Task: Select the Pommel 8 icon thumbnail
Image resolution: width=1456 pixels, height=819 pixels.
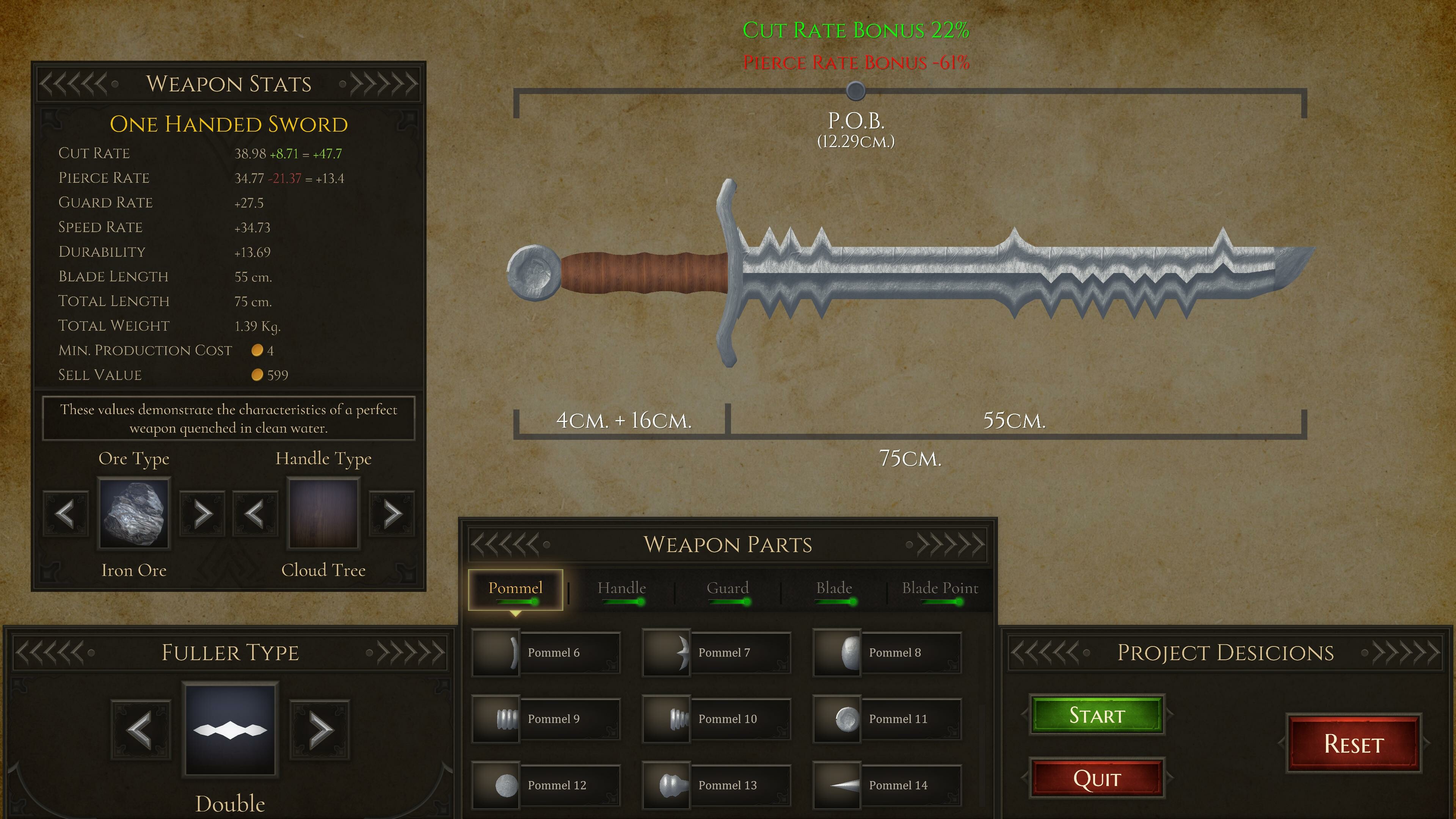Action: [x=838, y=653]
